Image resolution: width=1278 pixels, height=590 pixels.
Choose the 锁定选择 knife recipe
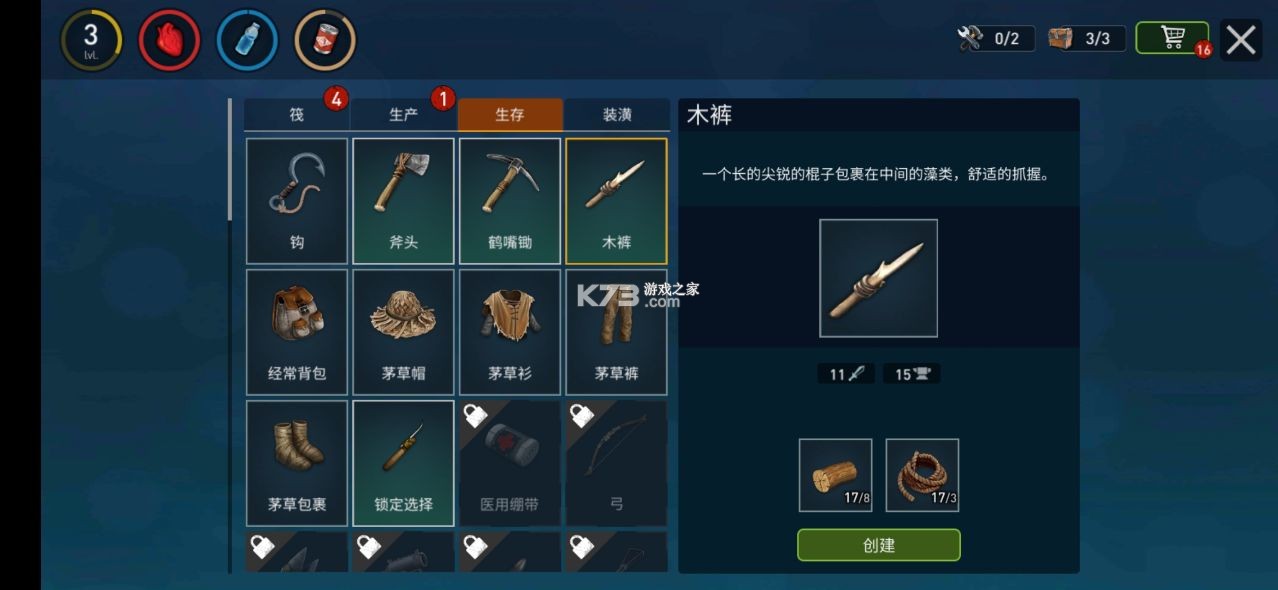(403, 462)
